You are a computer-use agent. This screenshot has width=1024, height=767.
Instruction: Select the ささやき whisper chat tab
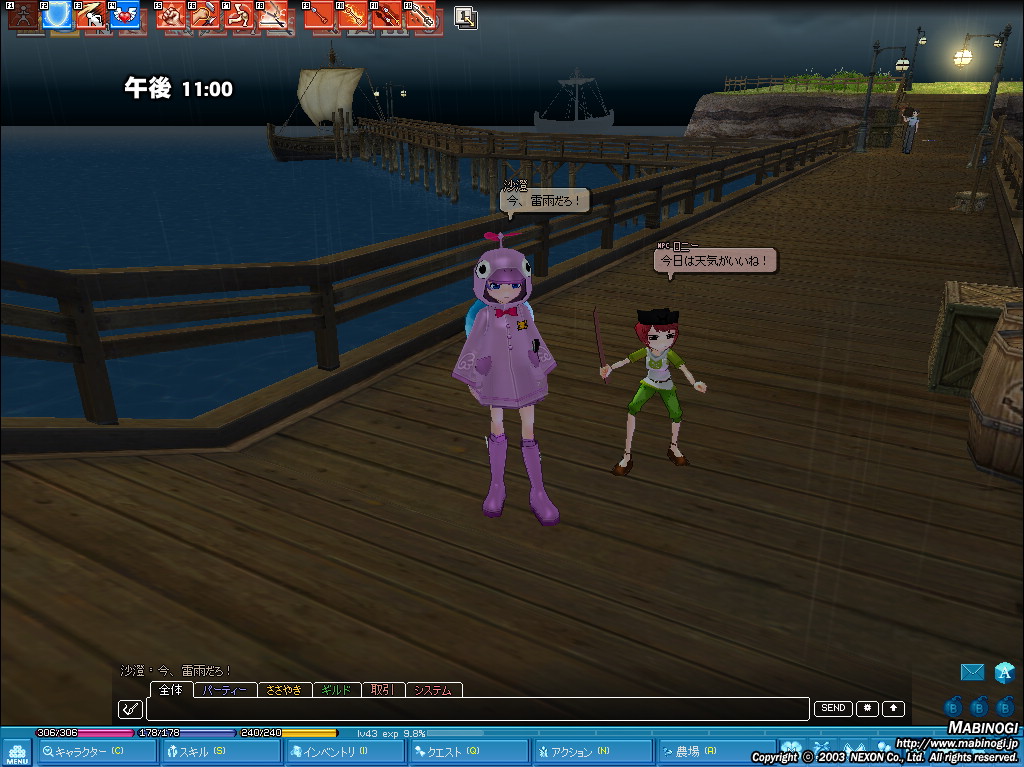pyautogui.click(x=285, y=690)
